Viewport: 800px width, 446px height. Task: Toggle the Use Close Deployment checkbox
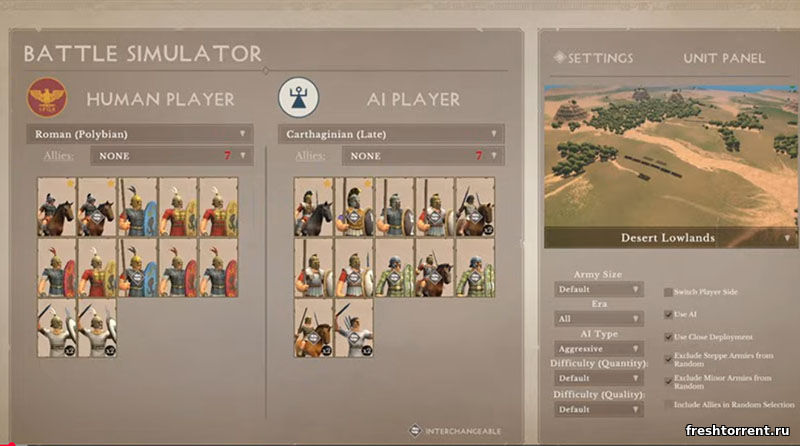[668, 336]
